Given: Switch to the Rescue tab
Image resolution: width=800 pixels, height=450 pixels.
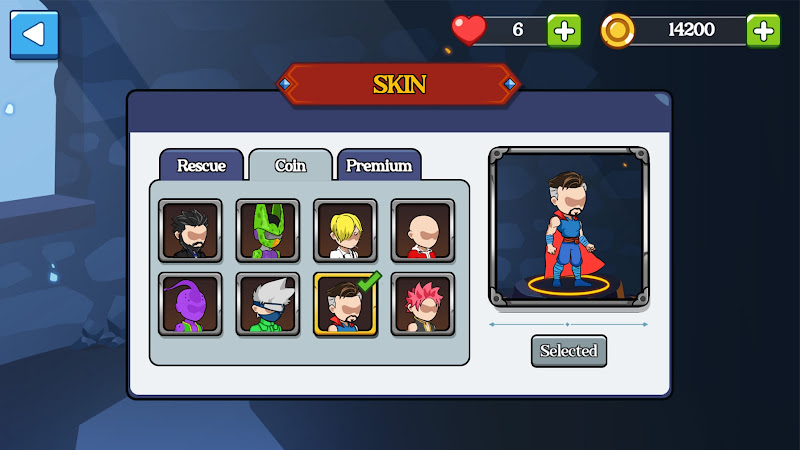Looking at the screenshot, I should 201,166.
